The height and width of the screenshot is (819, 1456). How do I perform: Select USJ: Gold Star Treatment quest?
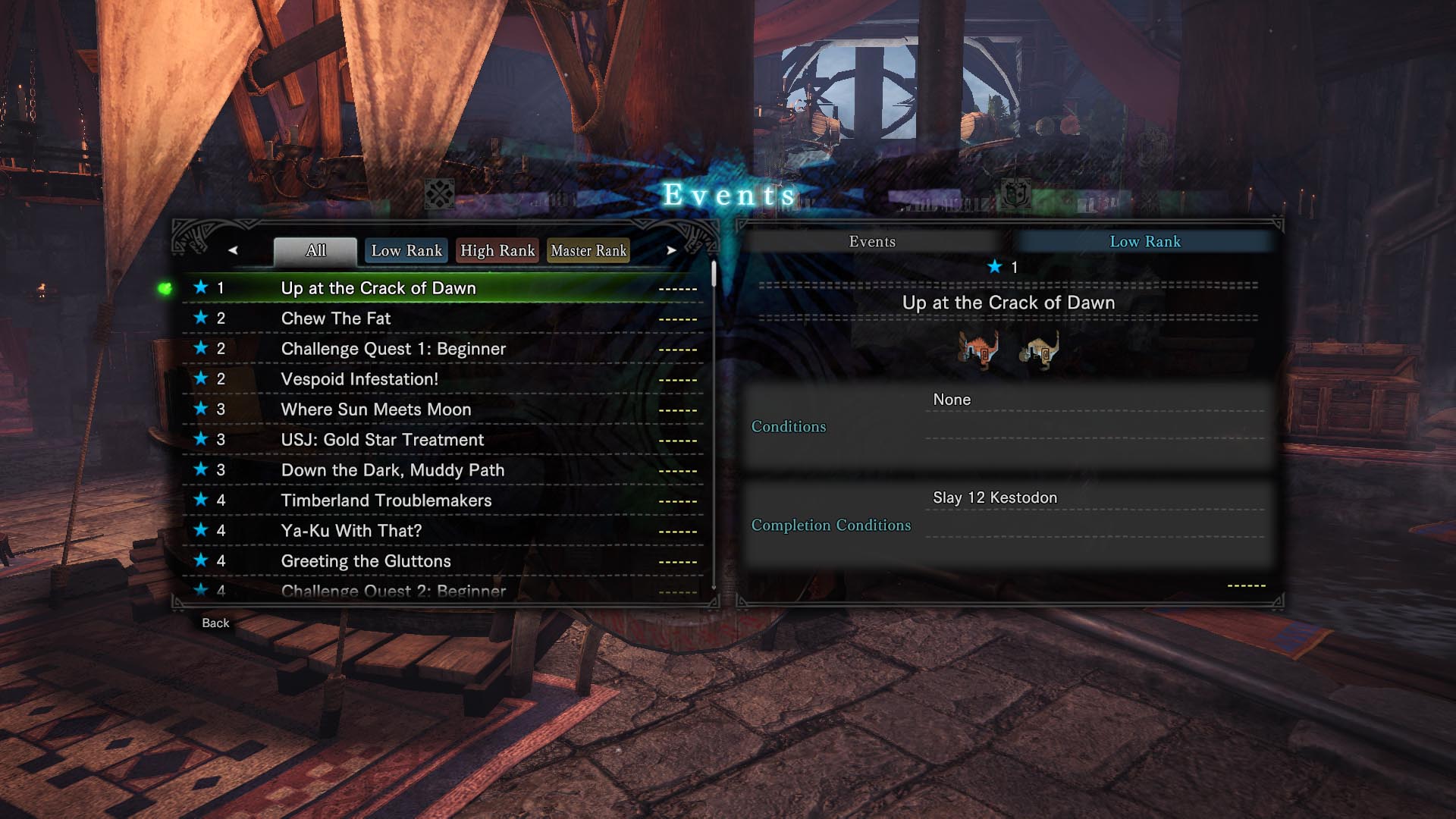click(x=382, y=440)
